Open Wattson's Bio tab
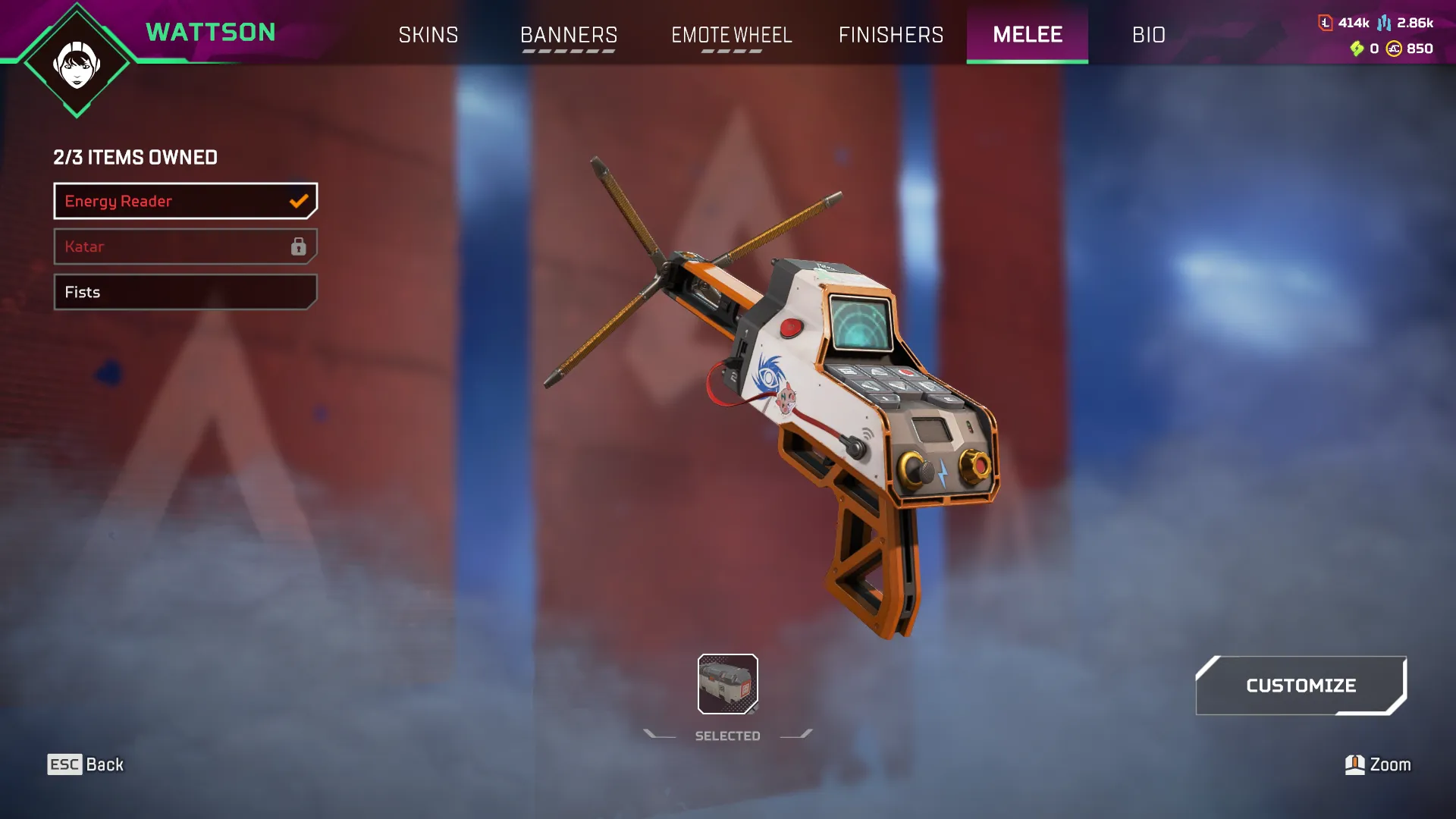 tap(1149, 35)
